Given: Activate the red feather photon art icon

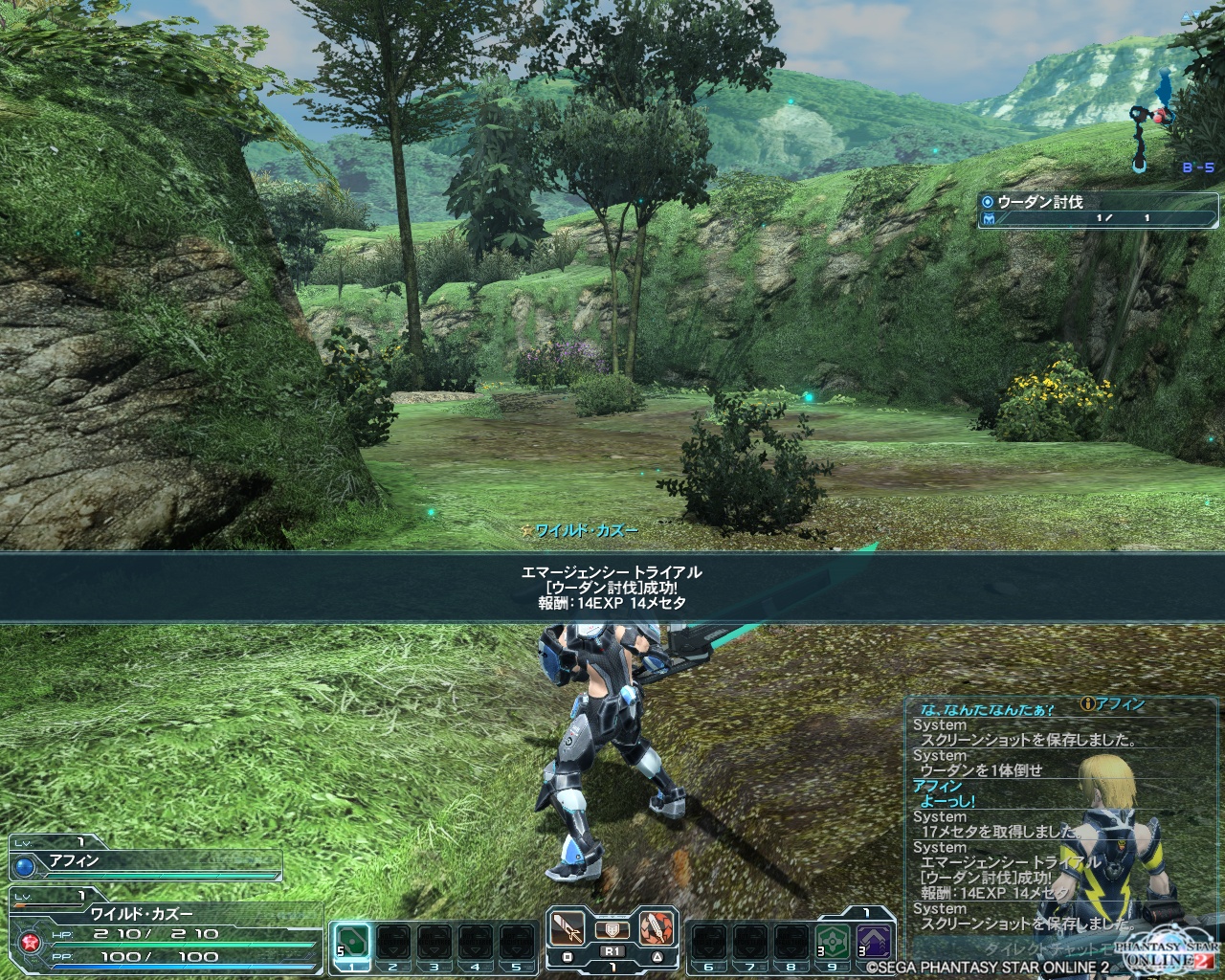Looking at the screenshot, I should point(654,928).
